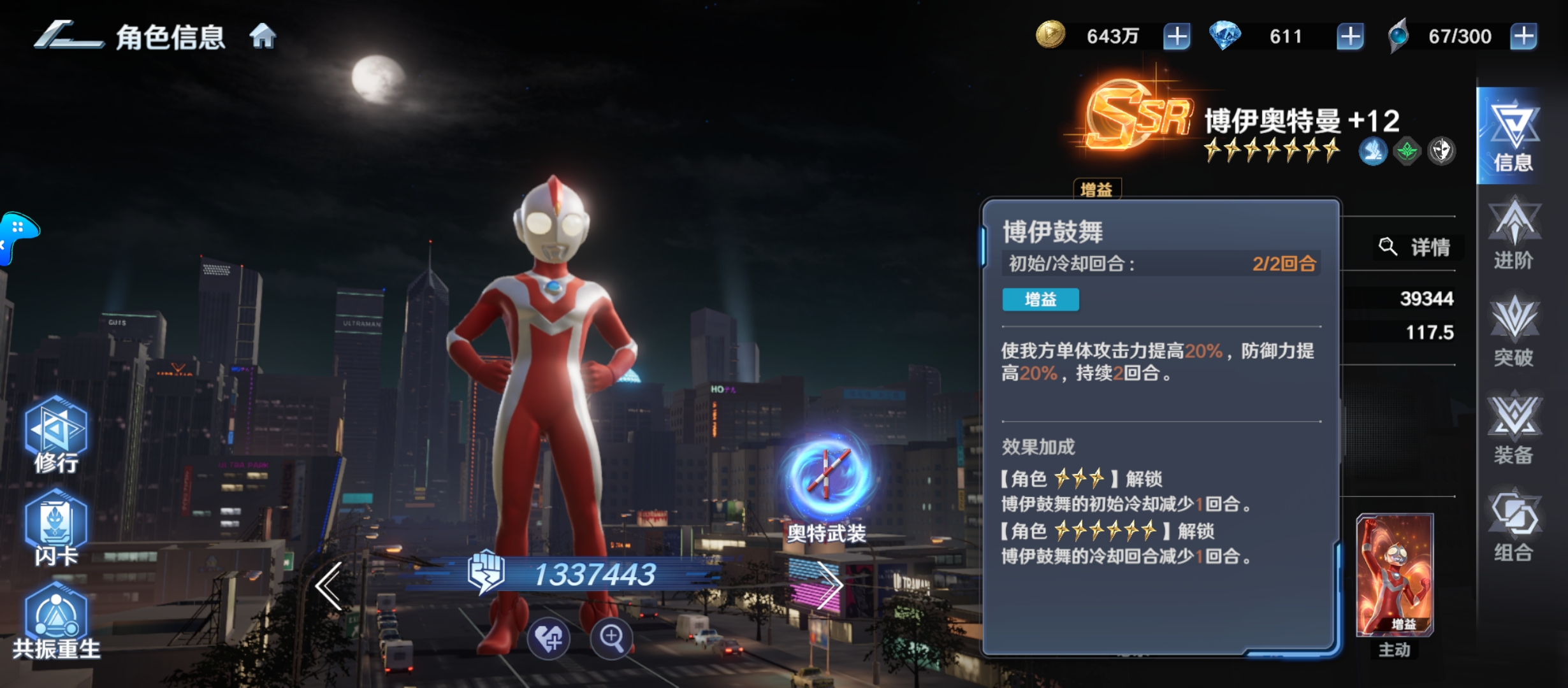The width and height of the screenshot is (1568, 688).
Task: Click the 增益 buff label in the skill popup
Action: (1040, 300)
